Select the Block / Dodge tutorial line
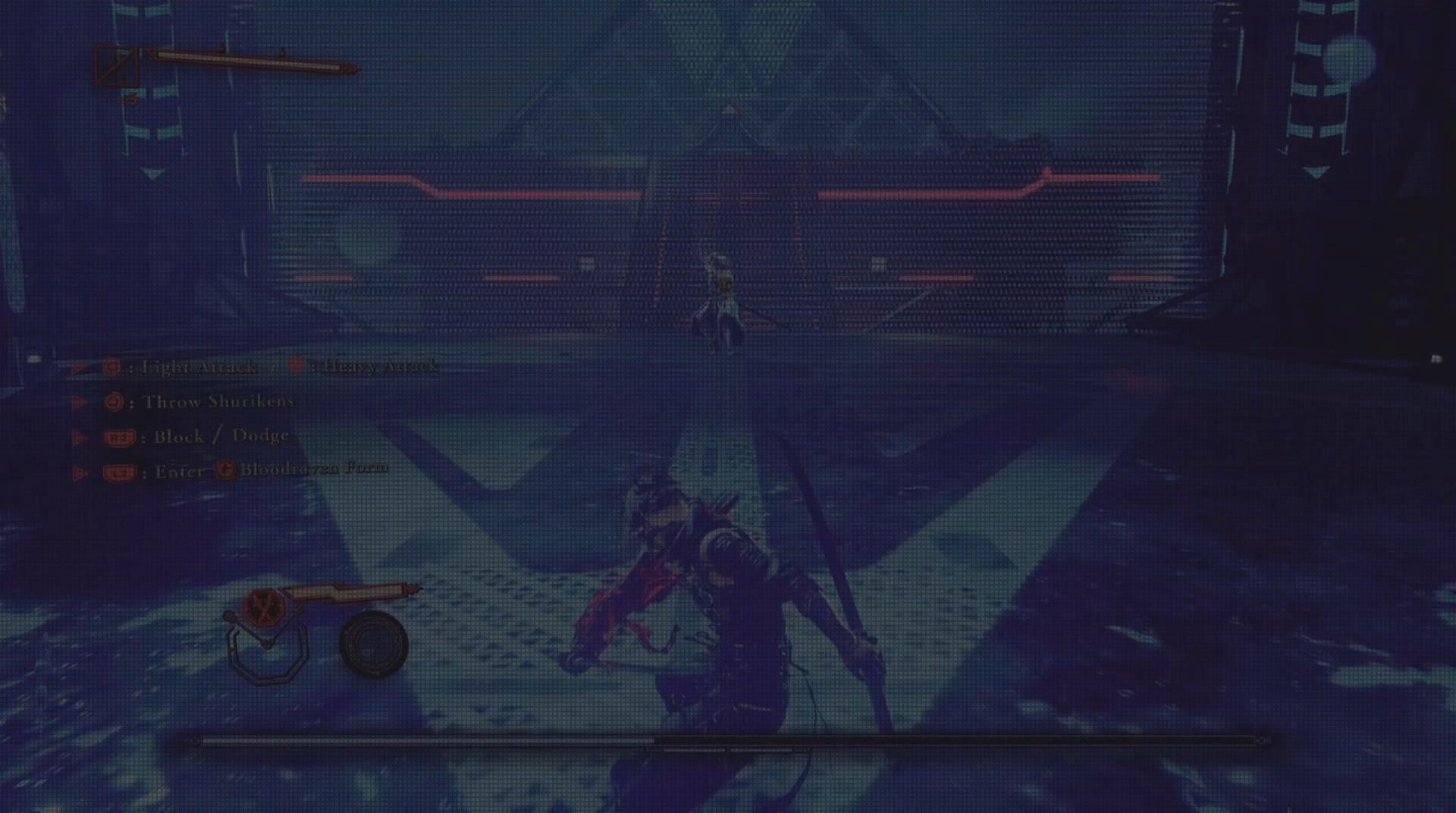The height and width of the screenshot is (813, 1456). pyautogui.click(x=220, y=436)
